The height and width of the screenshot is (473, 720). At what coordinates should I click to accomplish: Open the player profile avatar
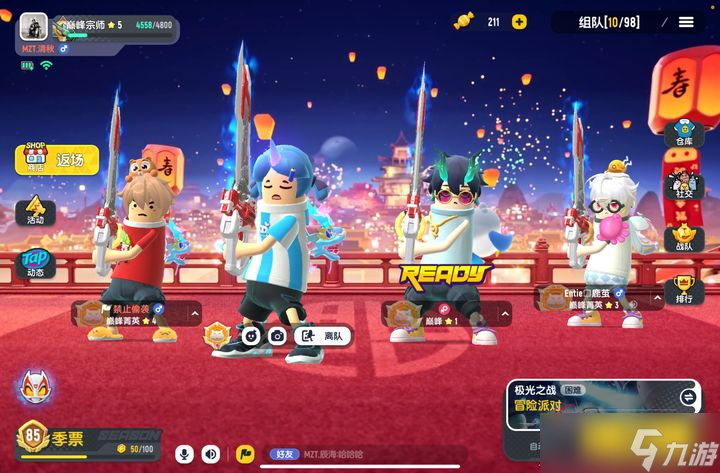[33, 27]
